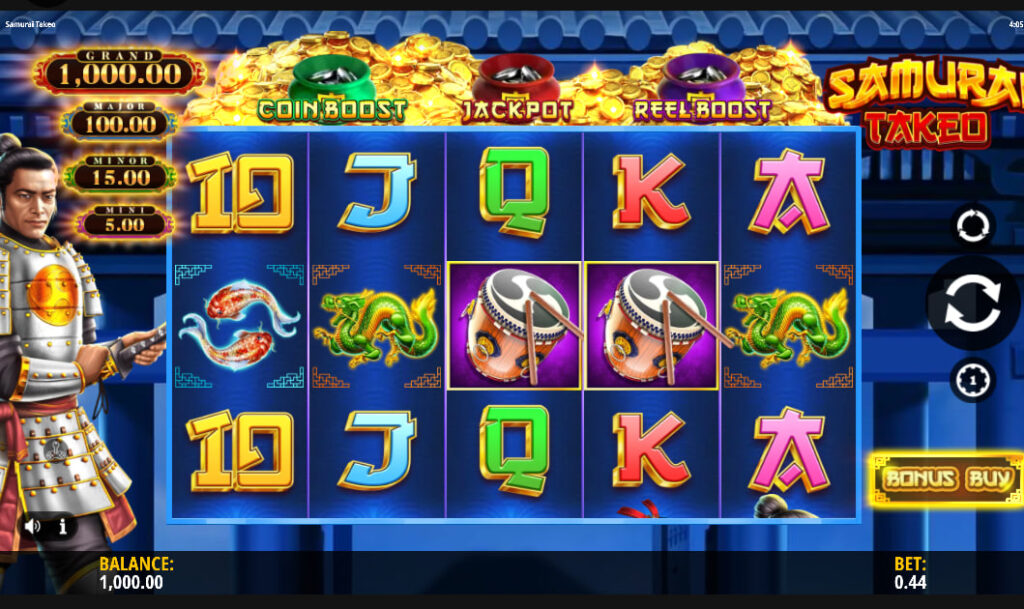Open autoplay with the small three-arrow circle button
Screen dimensions: 1024x609
click(x=972, y=226)
